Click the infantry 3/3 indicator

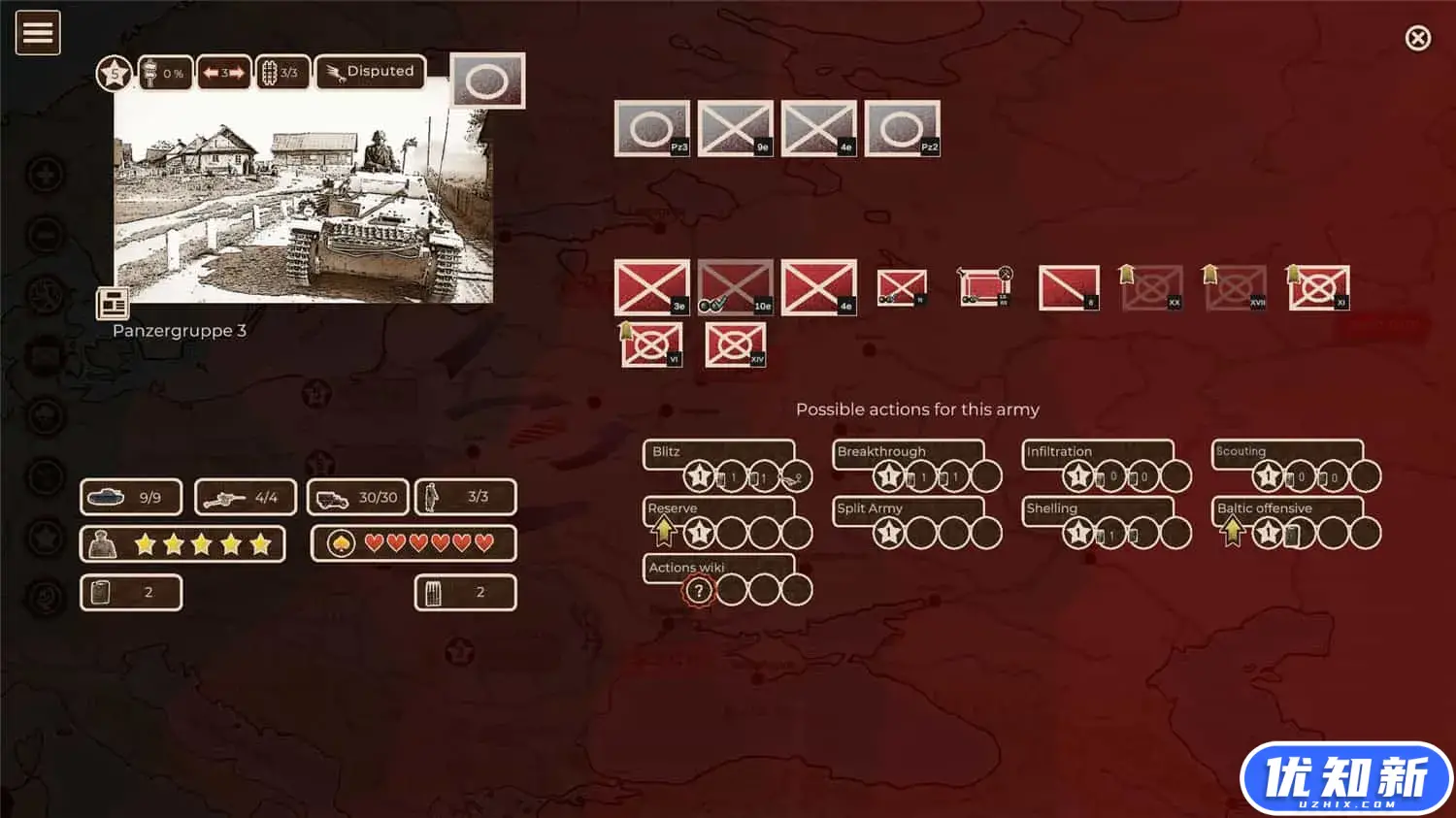tap(466, 497)
